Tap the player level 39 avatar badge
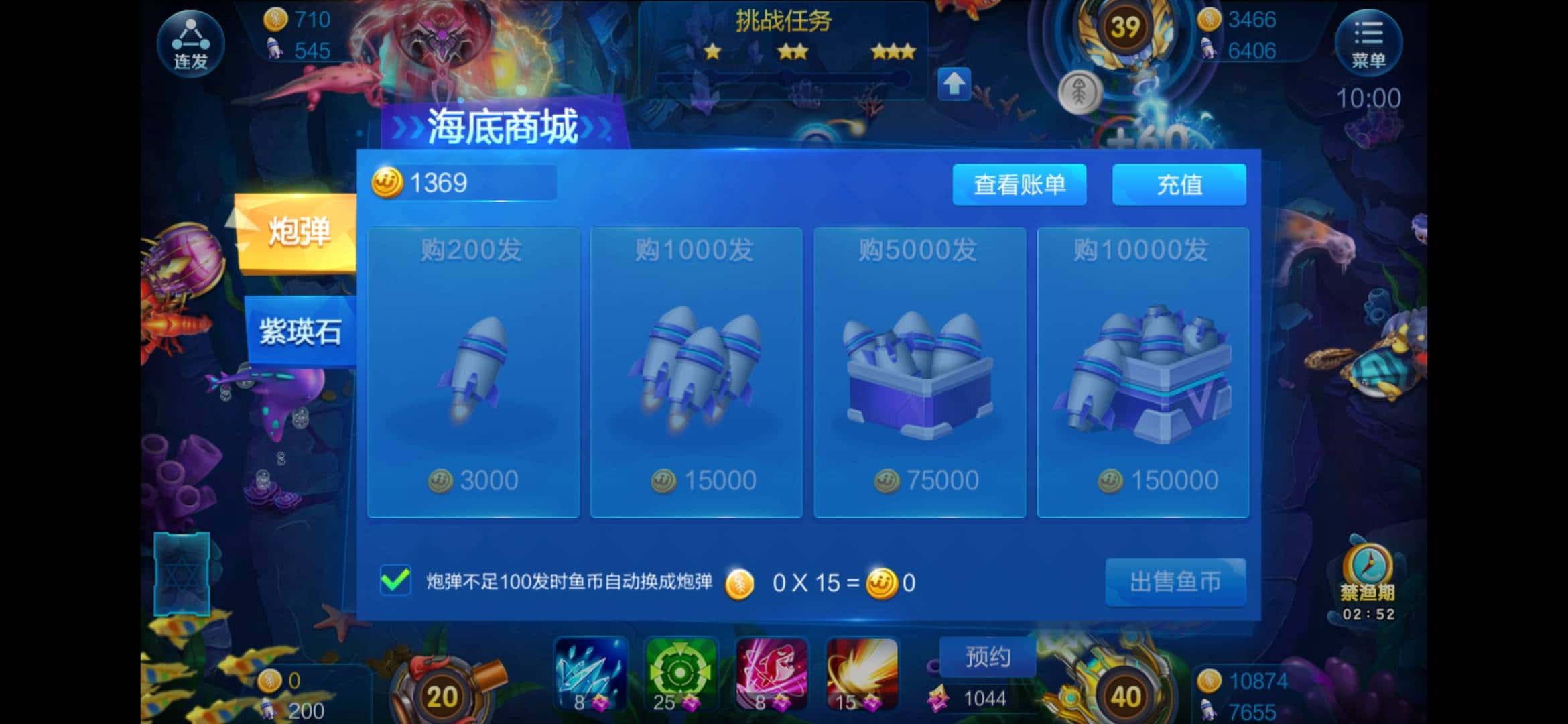The width and height of the screenshot is (1568, 724). click(x=1126, y=28)
